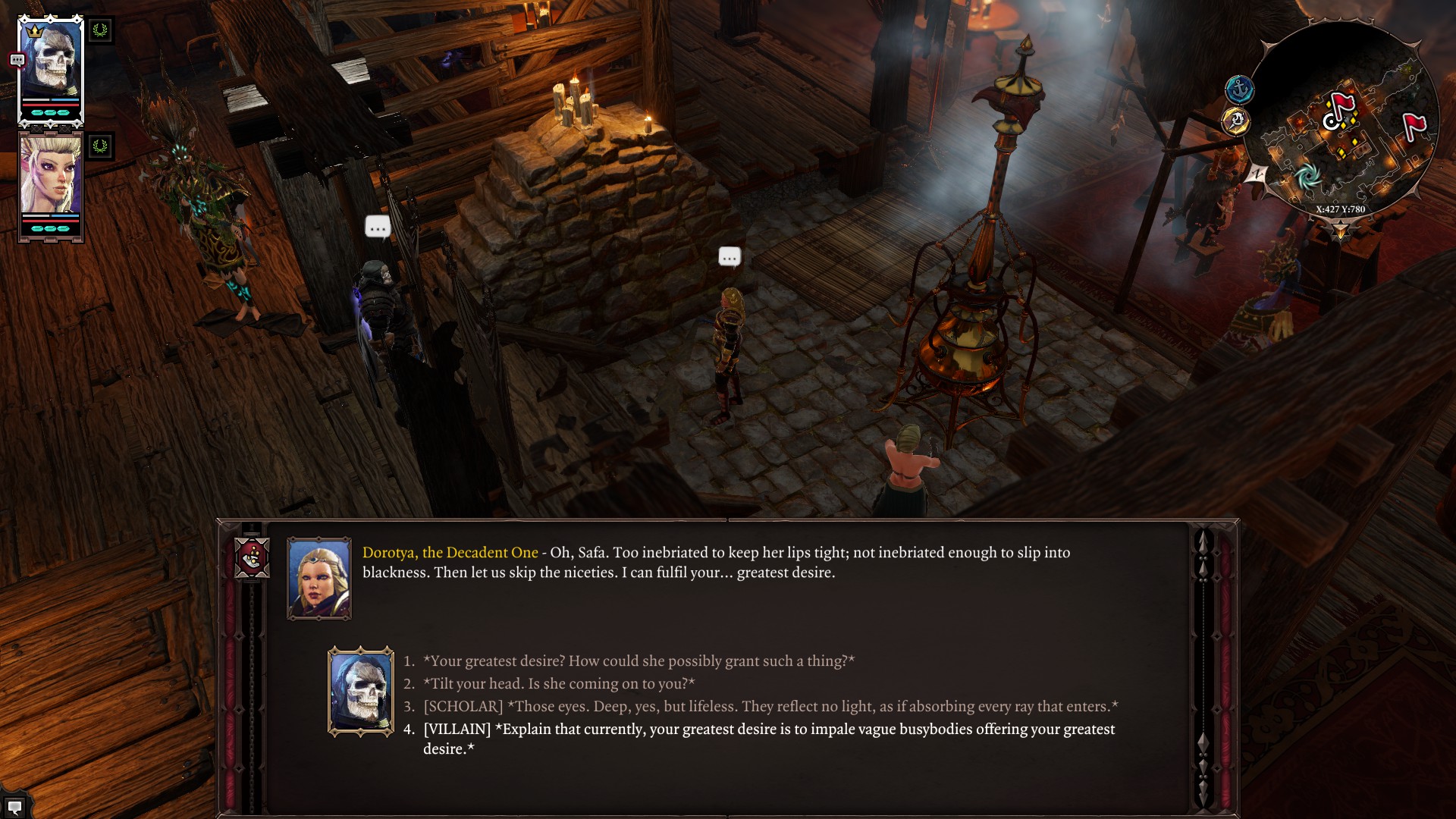Choose reply about your greatest desire

[639, 661]
